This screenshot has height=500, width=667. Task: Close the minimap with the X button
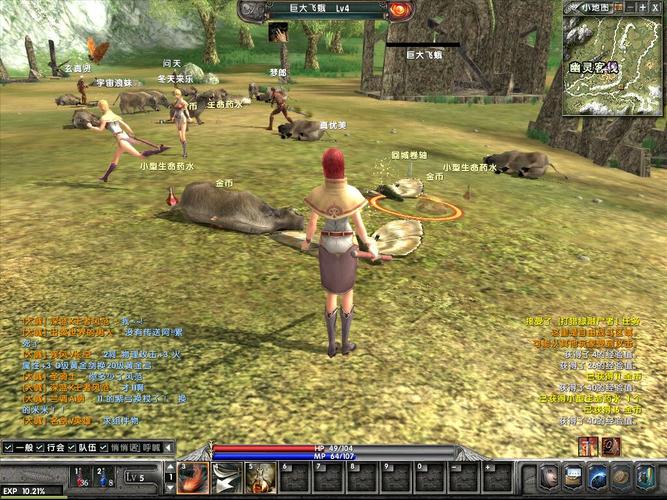coord(655,7)
